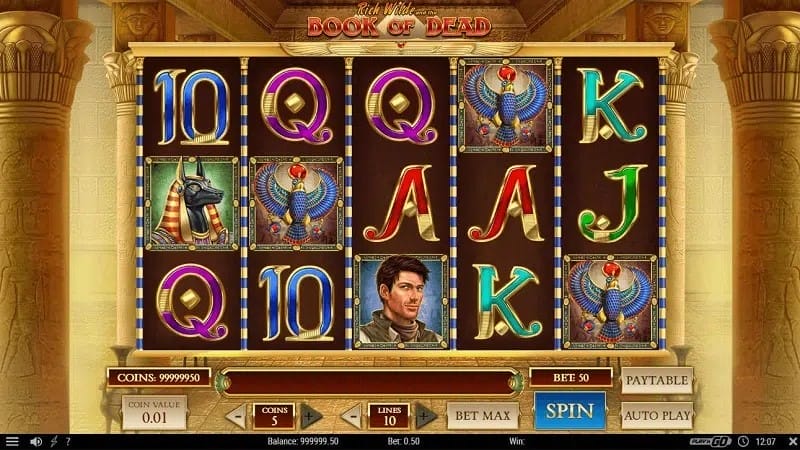Open help with the question mark icon
Viewport: 800px width, 450px height.
(67, 441)
